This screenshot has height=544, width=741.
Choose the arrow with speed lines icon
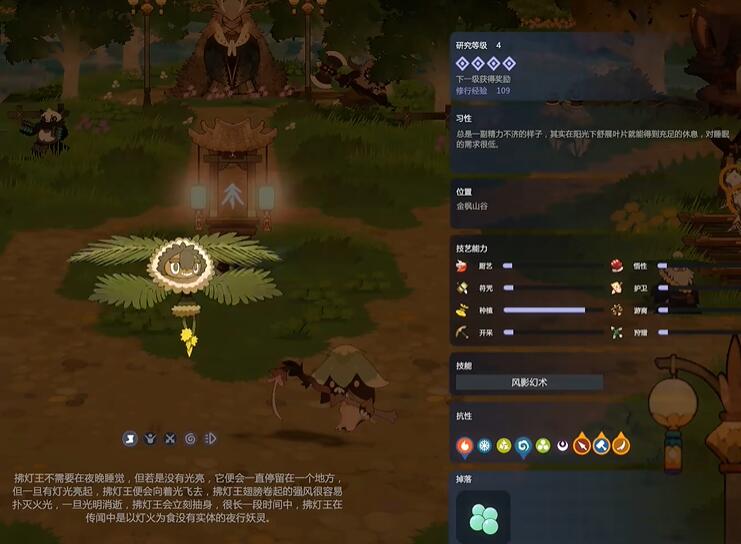(x=209, y=438)
